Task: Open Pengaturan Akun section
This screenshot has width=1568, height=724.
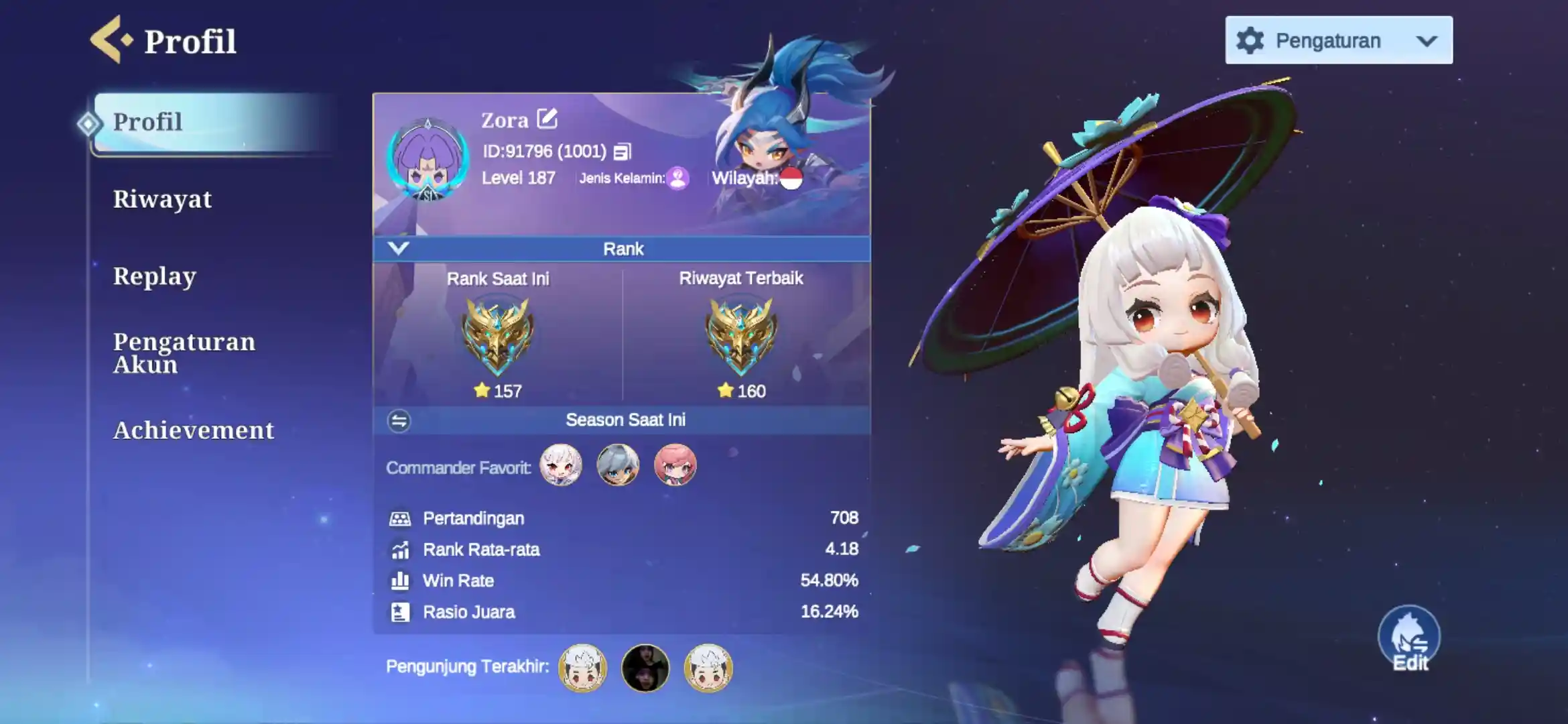Action: pyautogui.click(x=184, y=353)
